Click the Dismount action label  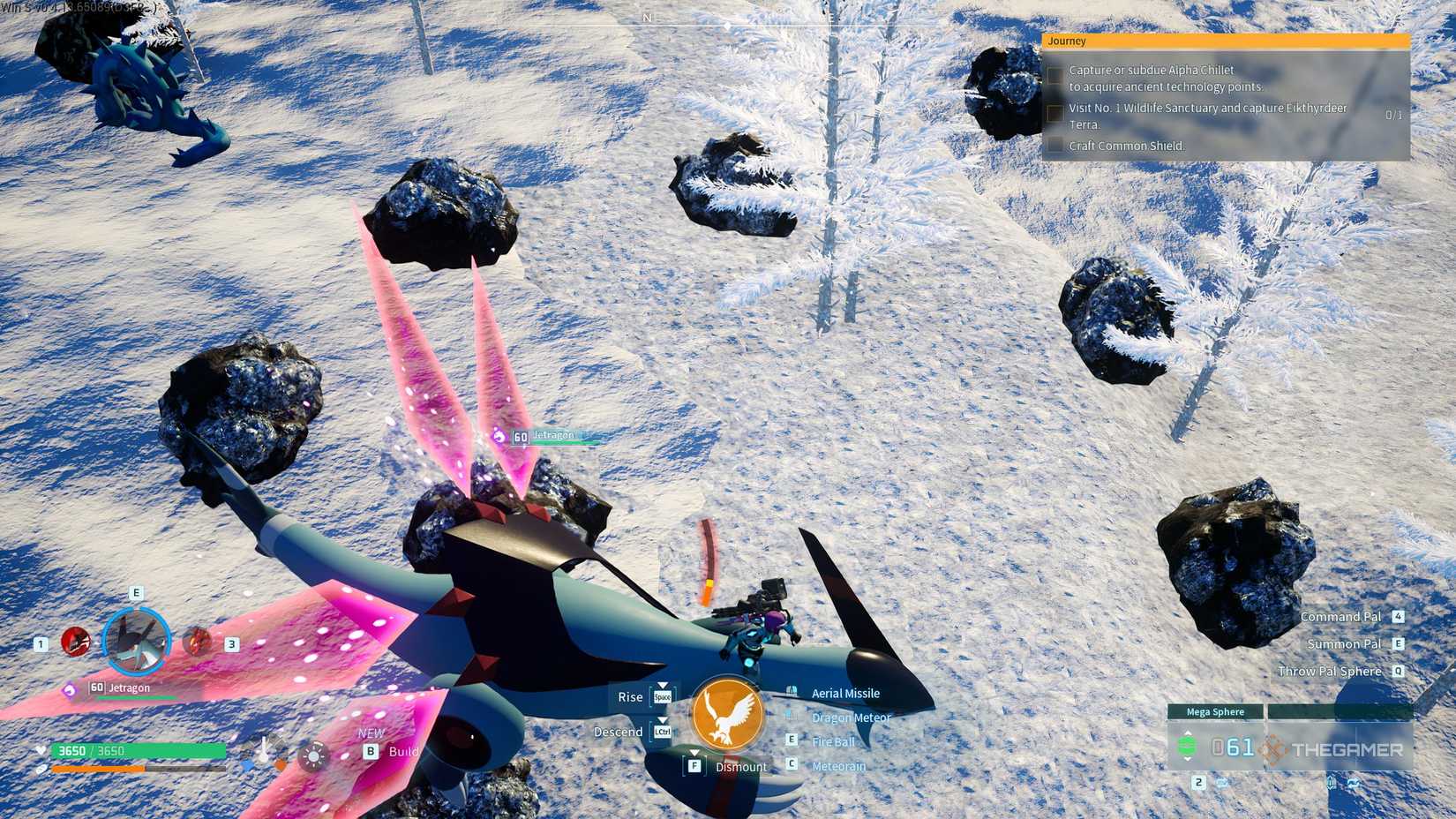pos(741,767)
